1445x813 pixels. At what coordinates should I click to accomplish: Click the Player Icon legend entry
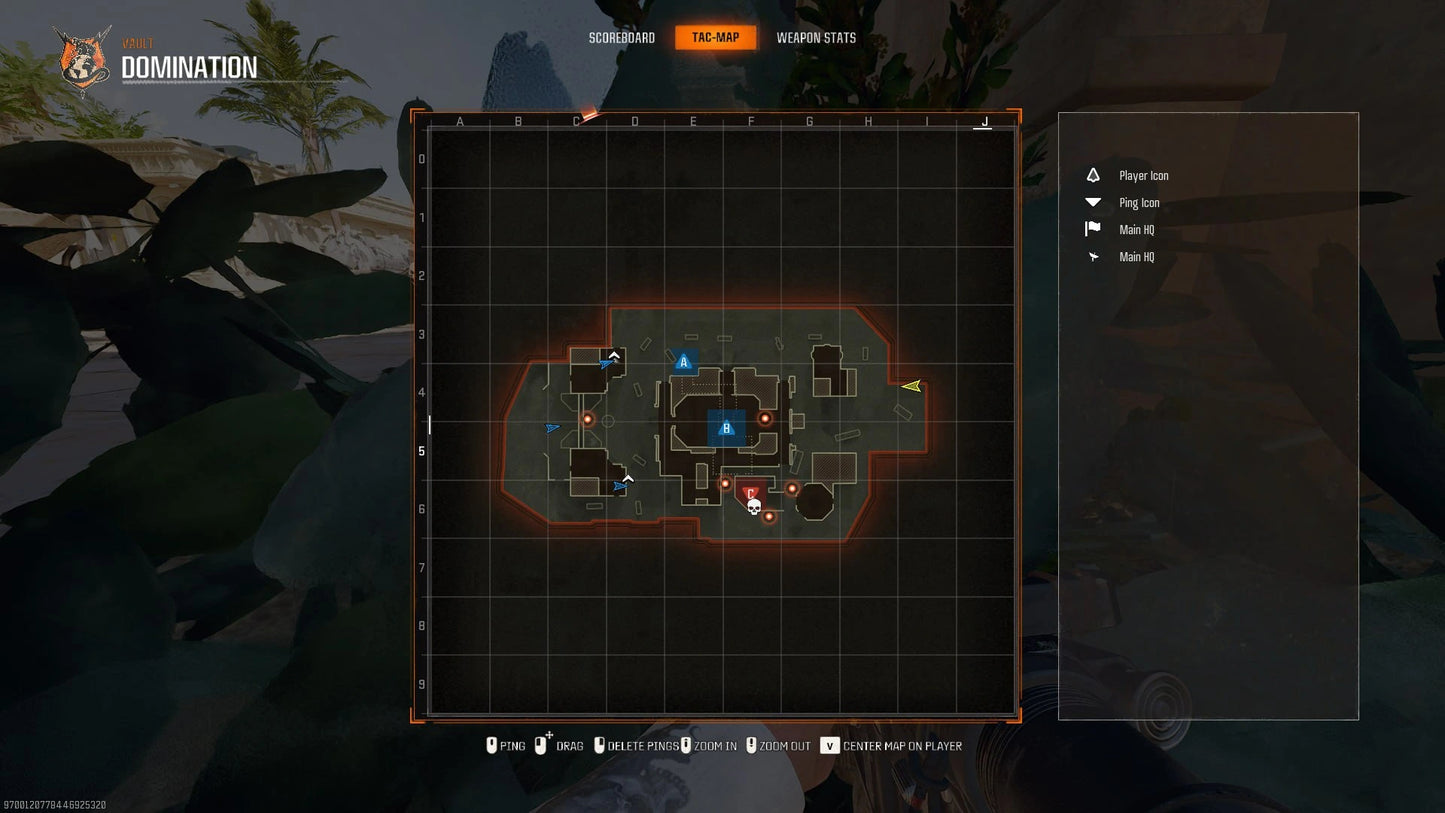pos(1142,175)
